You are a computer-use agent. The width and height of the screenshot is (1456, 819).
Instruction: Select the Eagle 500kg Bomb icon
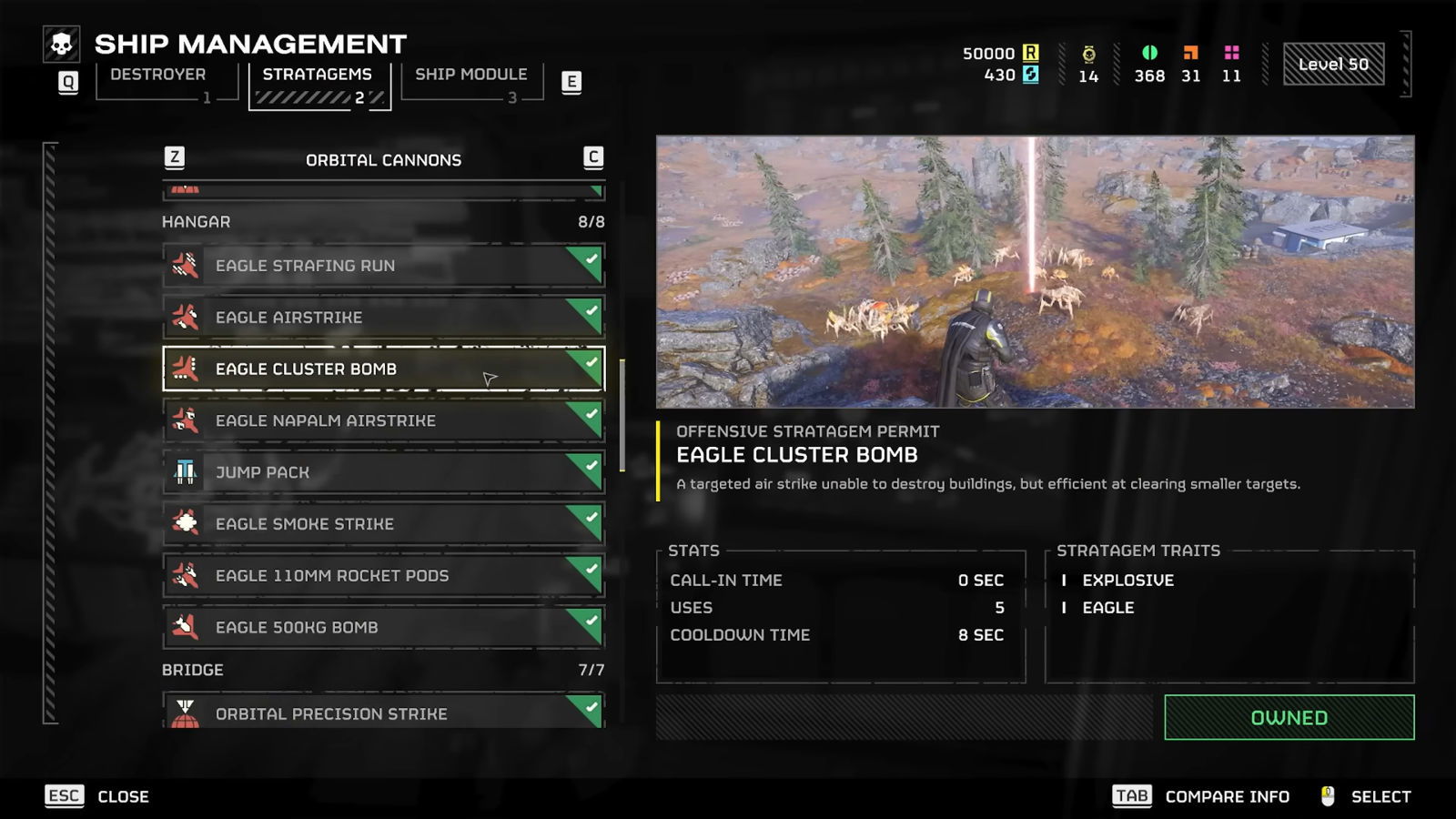click(185, 626)
